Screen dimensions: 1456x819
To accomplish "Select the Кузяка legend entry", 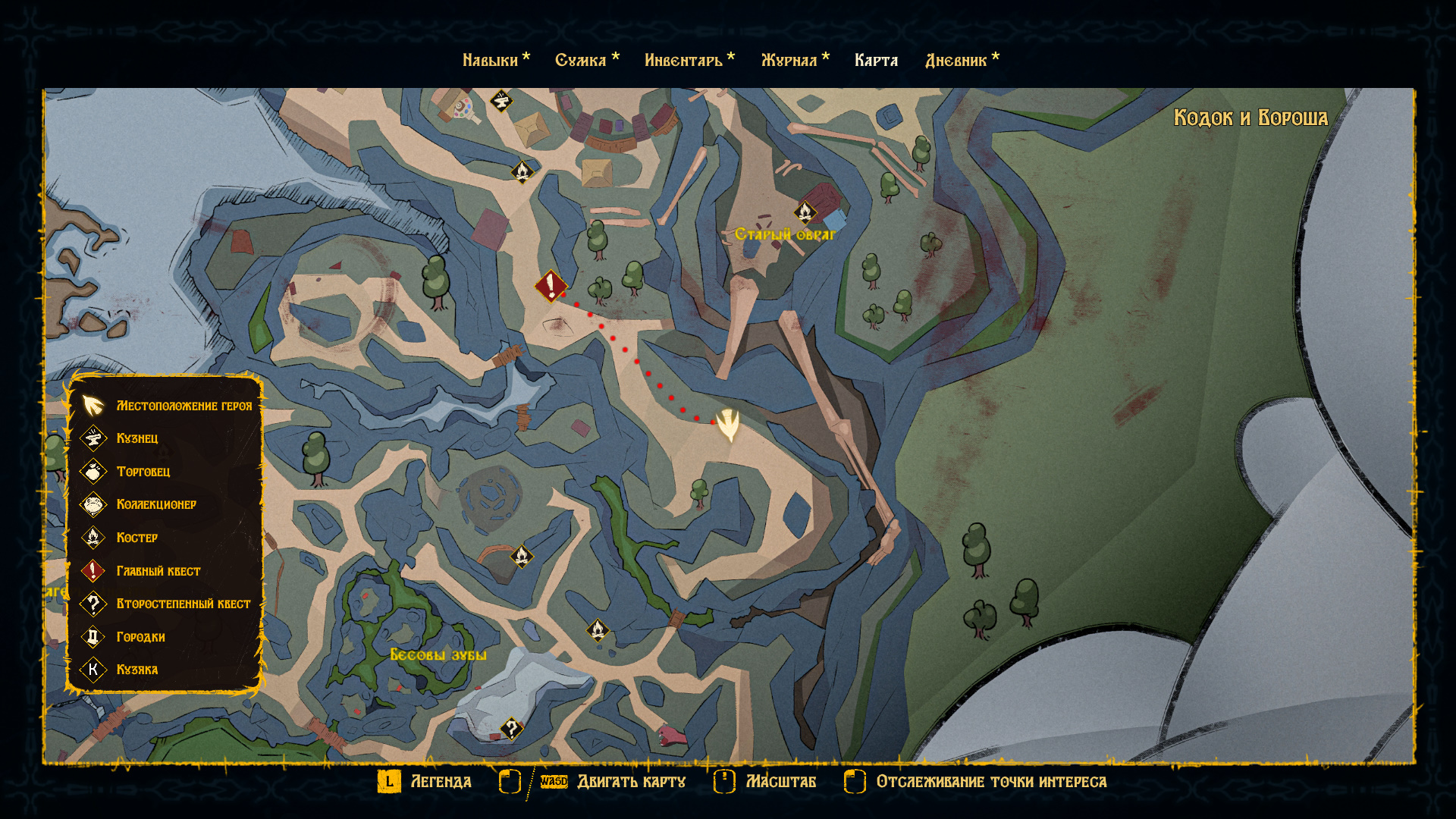I will tap(137, 670).
